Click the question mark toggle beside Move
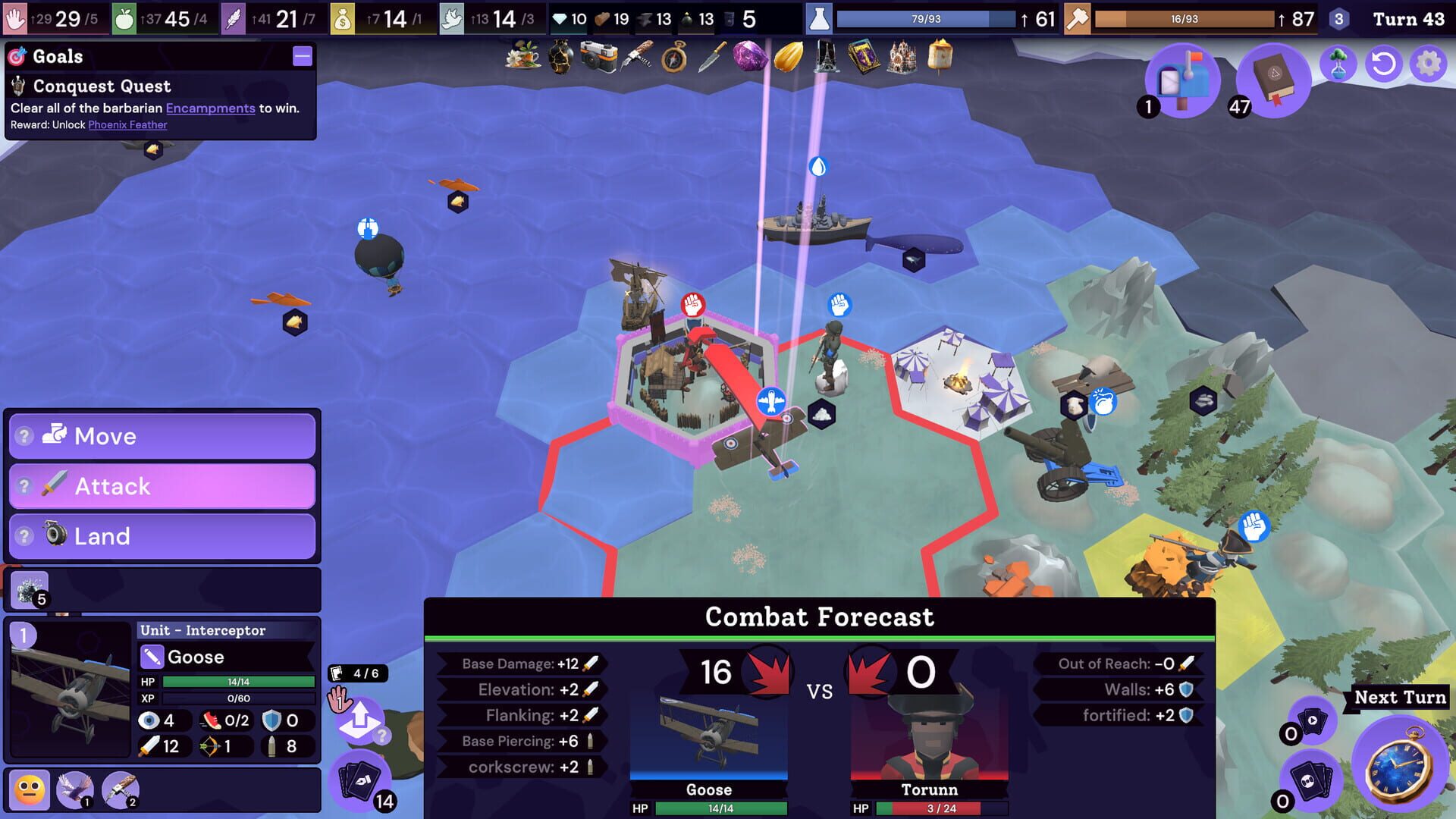The image size is (1456, 819). coord(23,436)
